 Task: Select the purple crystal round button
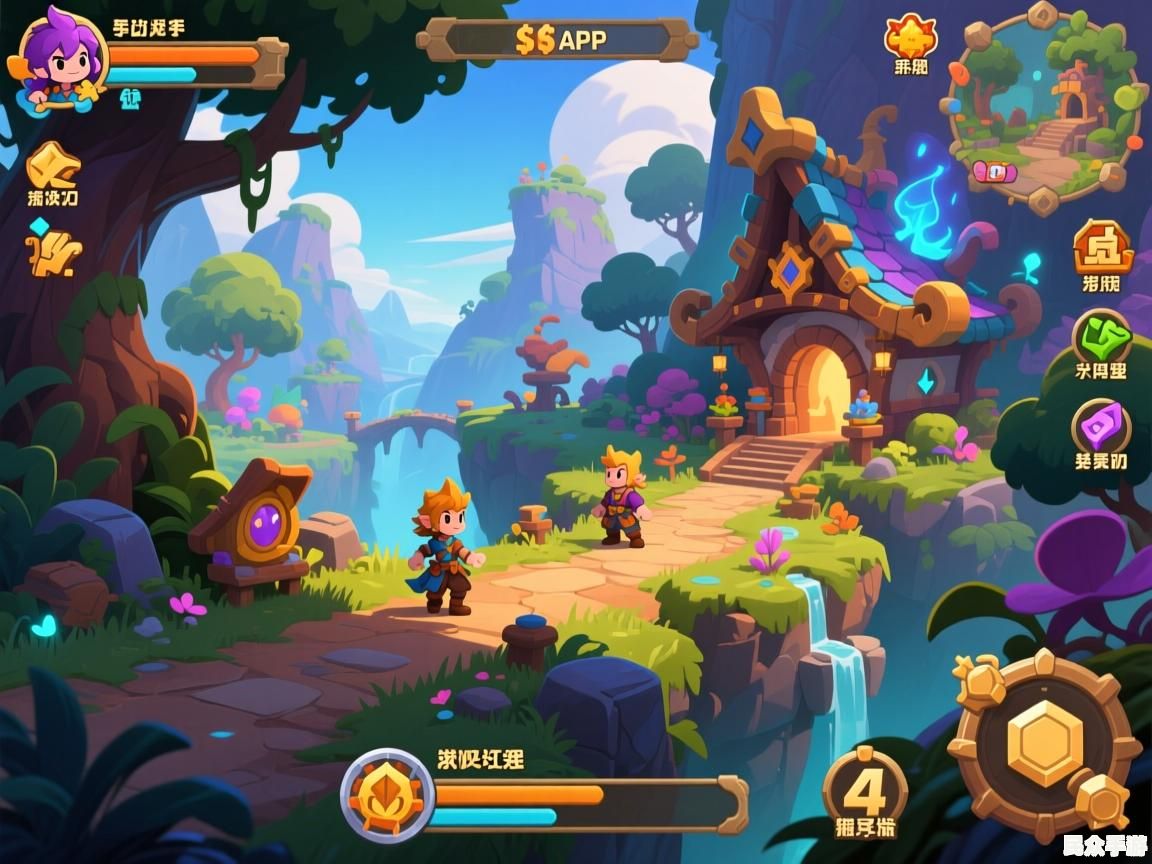point(1102,427)
